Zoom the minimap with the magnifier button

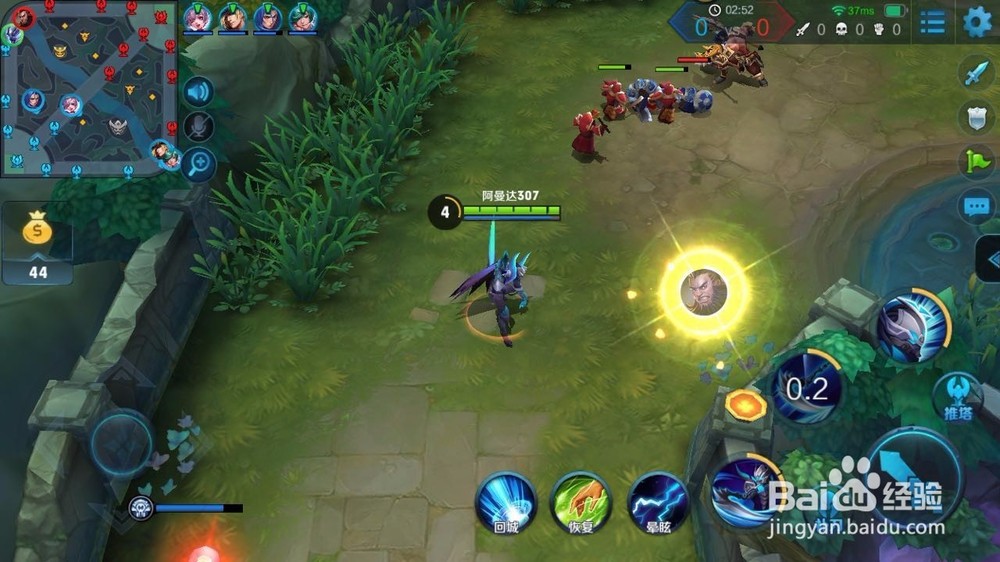(x=199, y=163)
